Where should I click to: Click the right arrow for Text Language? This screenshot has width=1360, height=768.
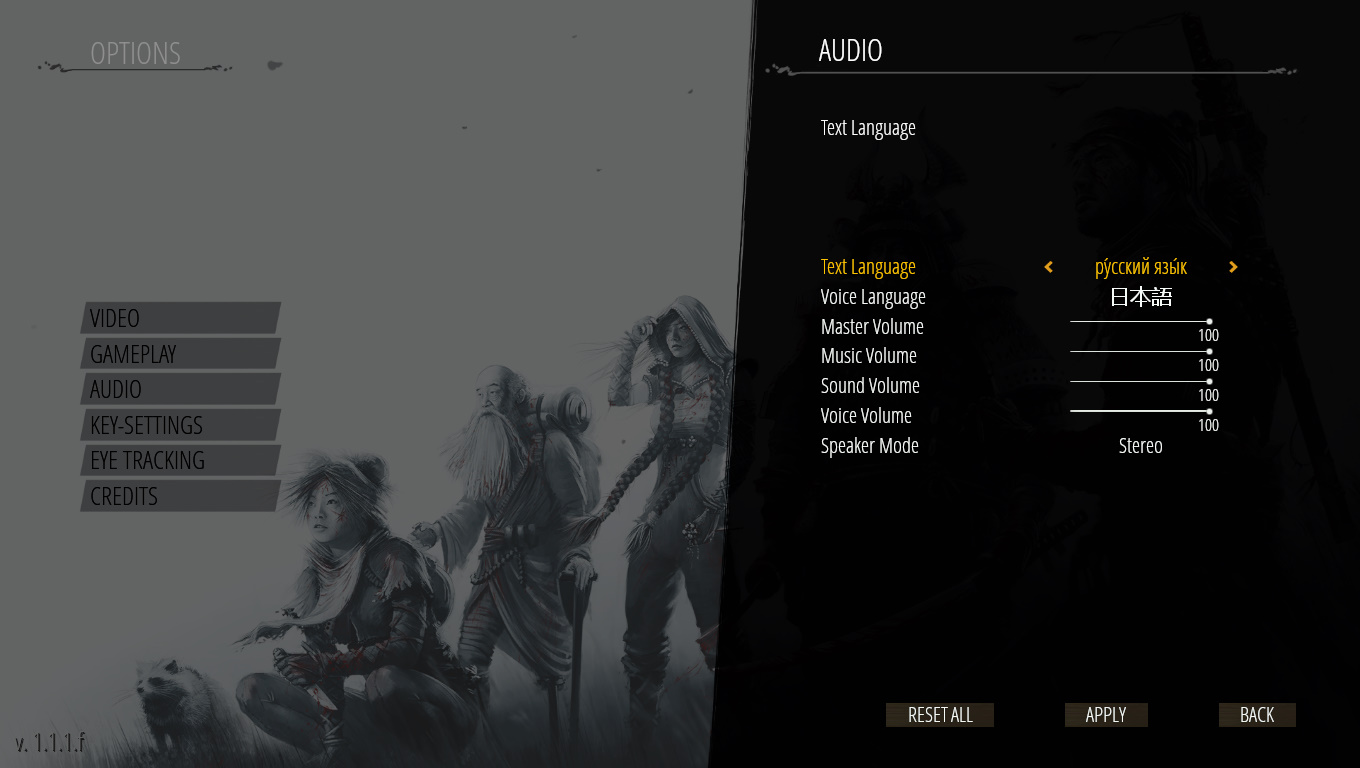[x=1233, y=267]
